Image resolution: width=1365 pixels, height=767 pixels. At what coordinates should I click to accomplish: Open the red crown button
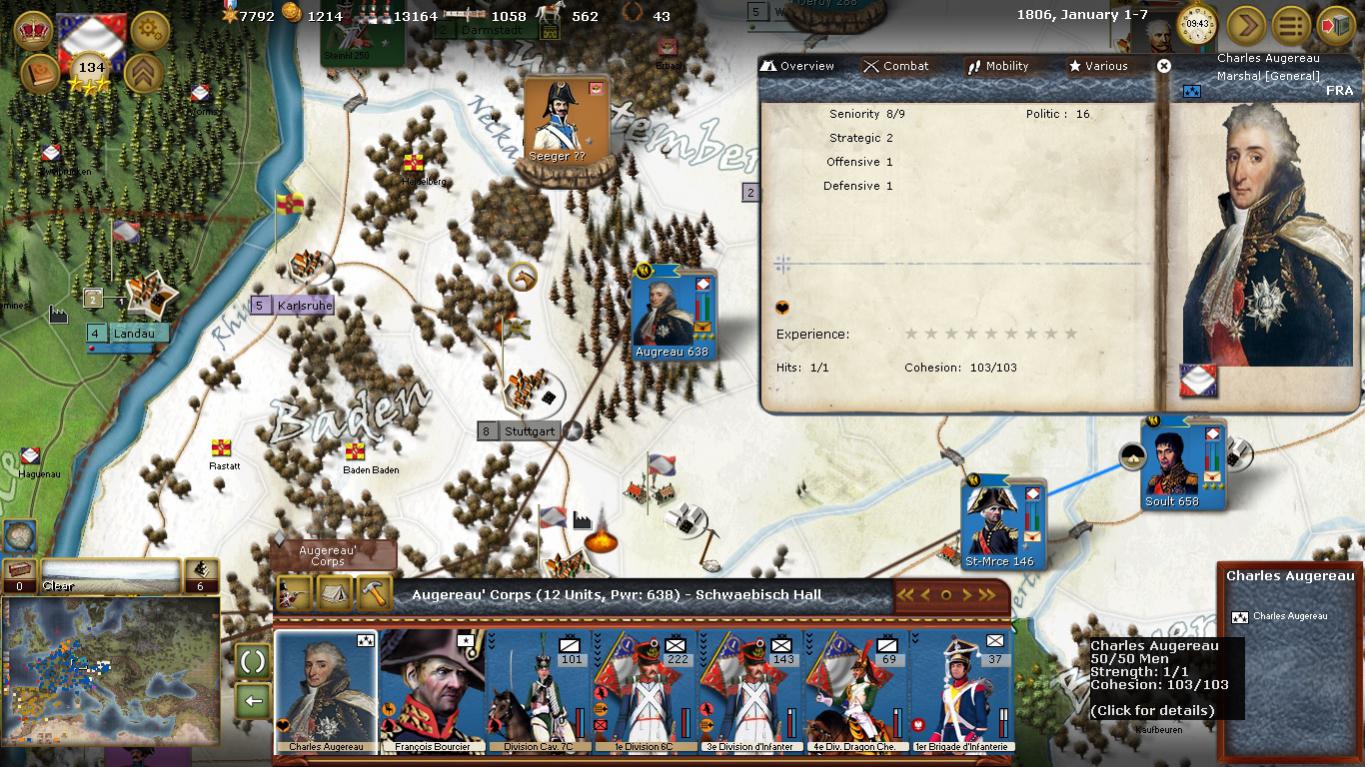coord(34,30)
